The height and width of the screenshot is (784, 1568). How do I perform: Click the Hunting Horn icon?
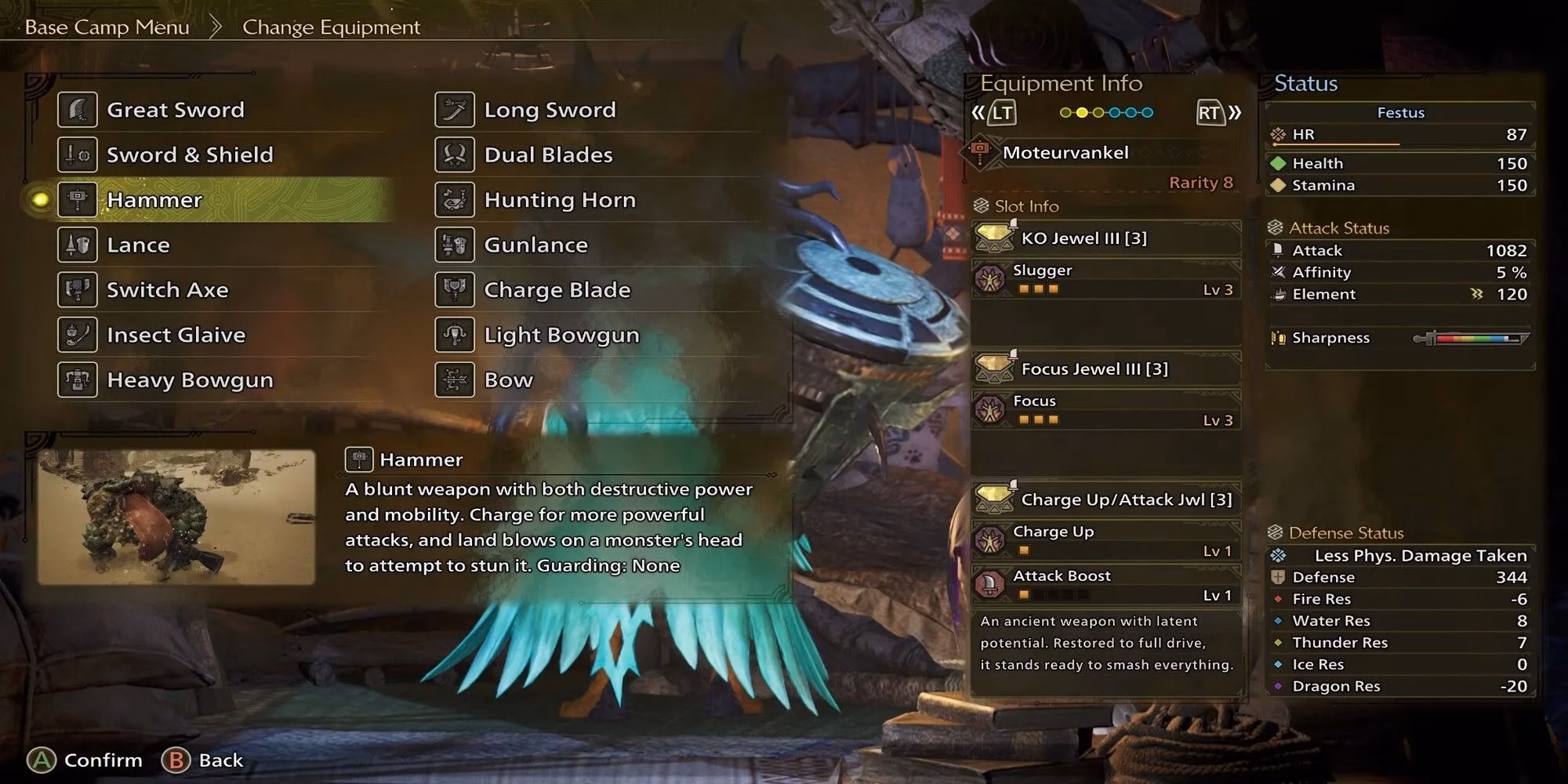455,200
